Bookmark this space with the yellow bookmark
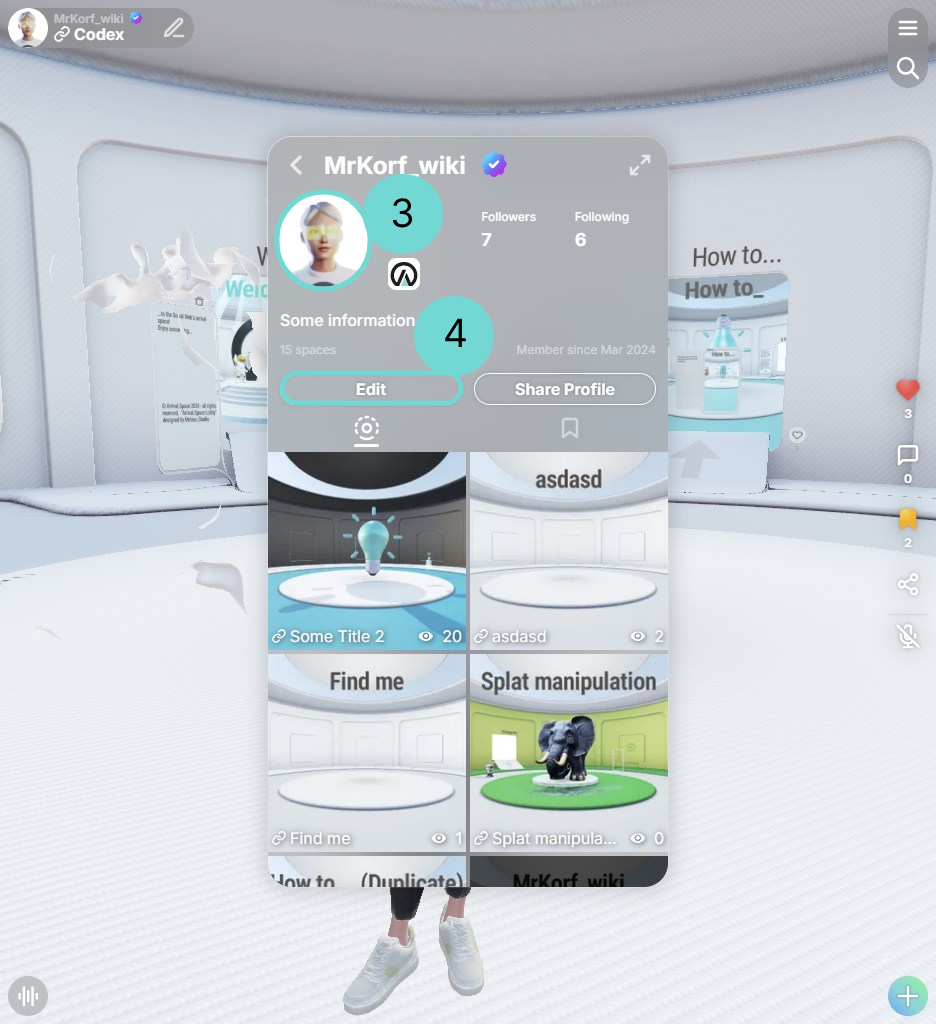The image size is (936, 1024). tap(908, 519)
